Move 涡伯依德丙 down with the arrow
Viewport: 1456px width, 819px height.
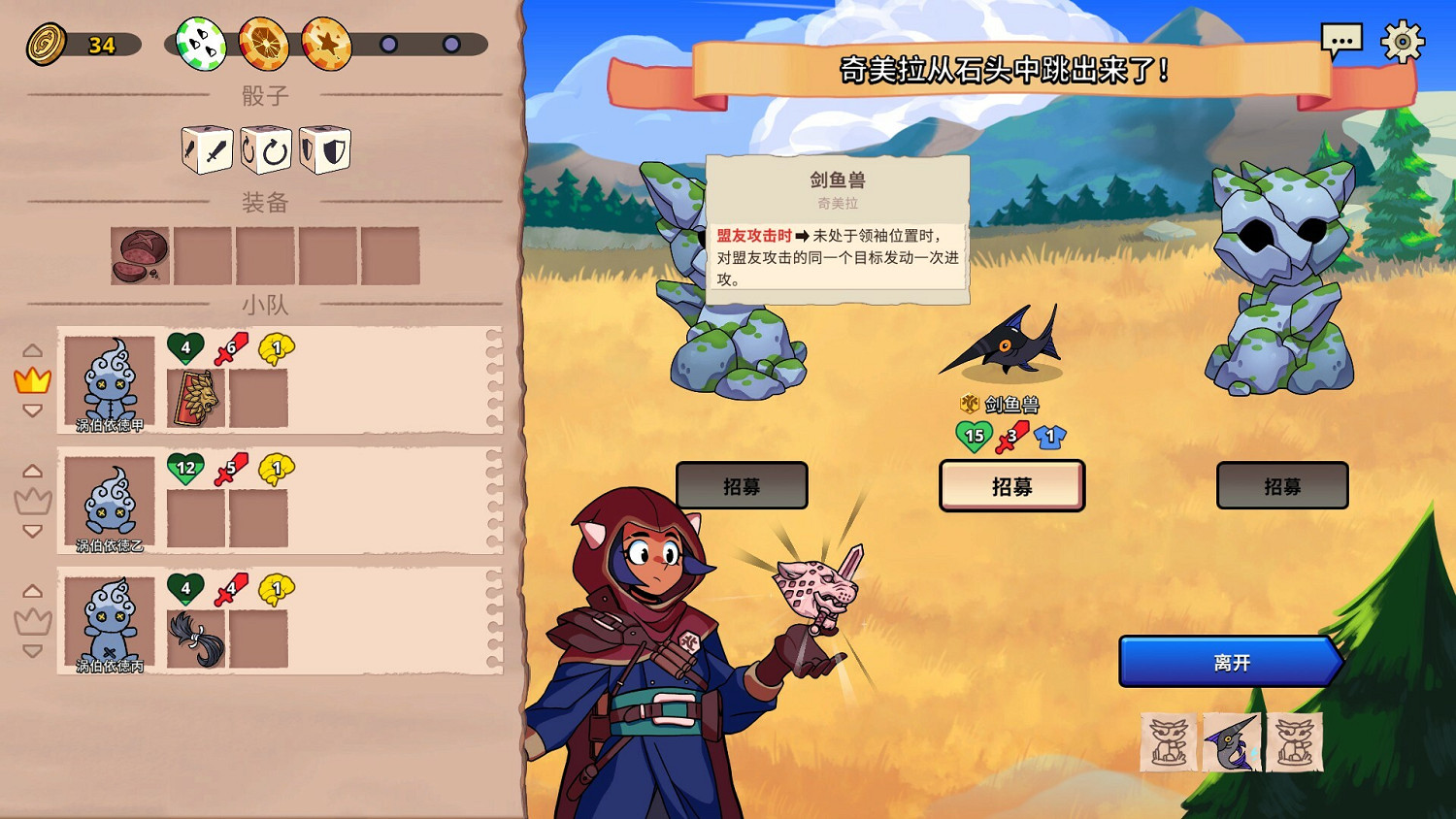tap(34, 653)
